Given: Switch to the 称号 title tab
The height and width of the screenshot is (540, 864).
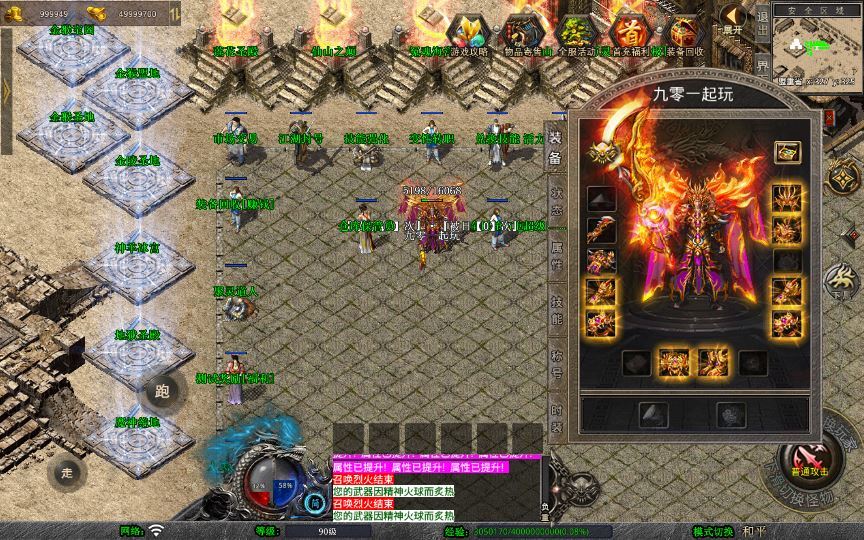Looking at the screenshot, I should (x=555, y=361).
